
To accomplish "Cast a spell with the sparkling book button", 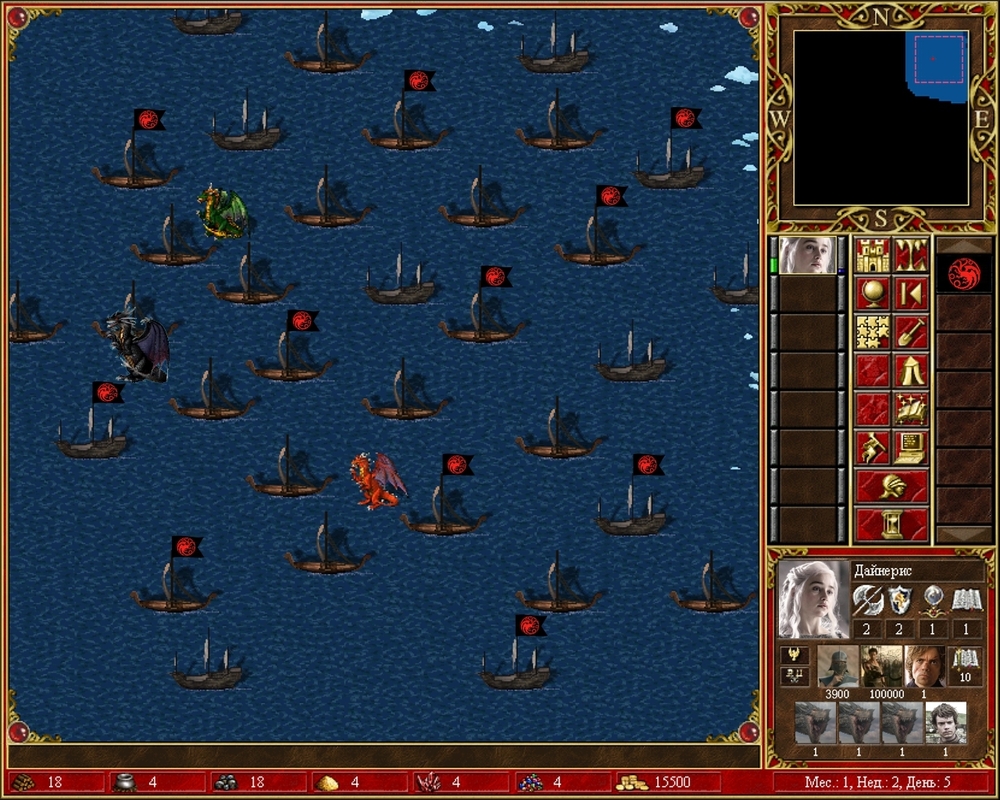I will [x=911, y=408].
